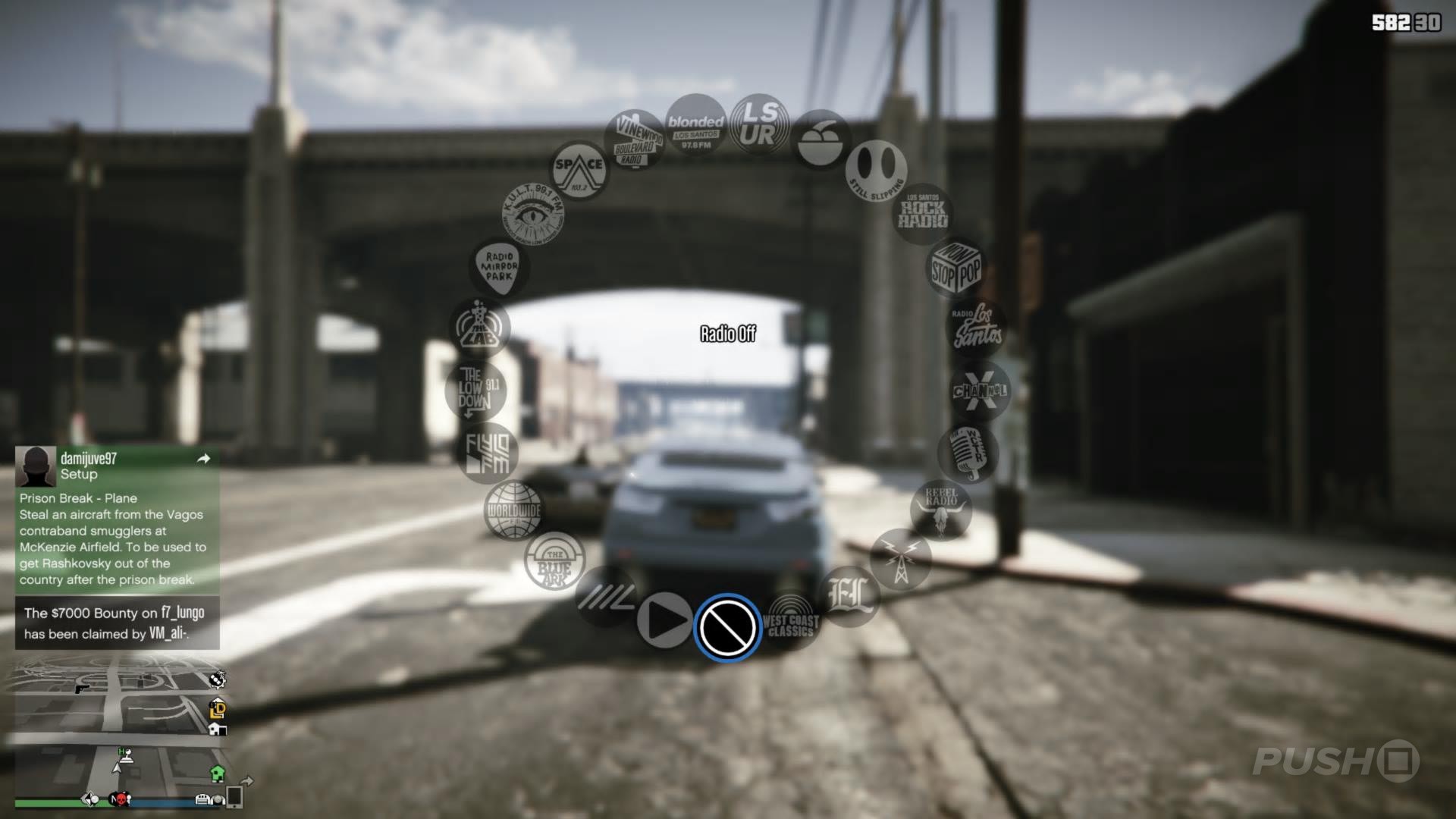The height and width of the screenshot is (819, 1456).
Task: Turn the radio off
Action: tap(727, 627)
